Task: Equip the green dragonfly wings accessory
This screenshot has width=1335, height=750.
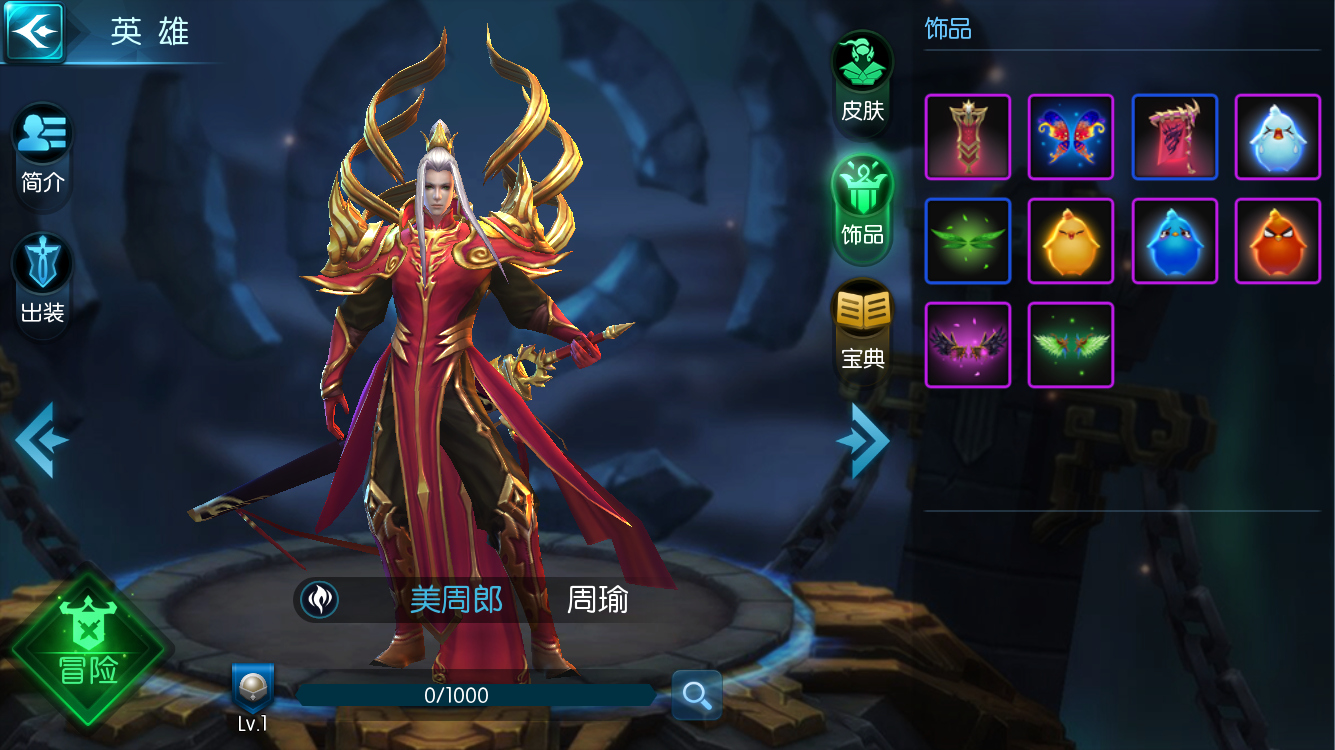Action: 967,240
